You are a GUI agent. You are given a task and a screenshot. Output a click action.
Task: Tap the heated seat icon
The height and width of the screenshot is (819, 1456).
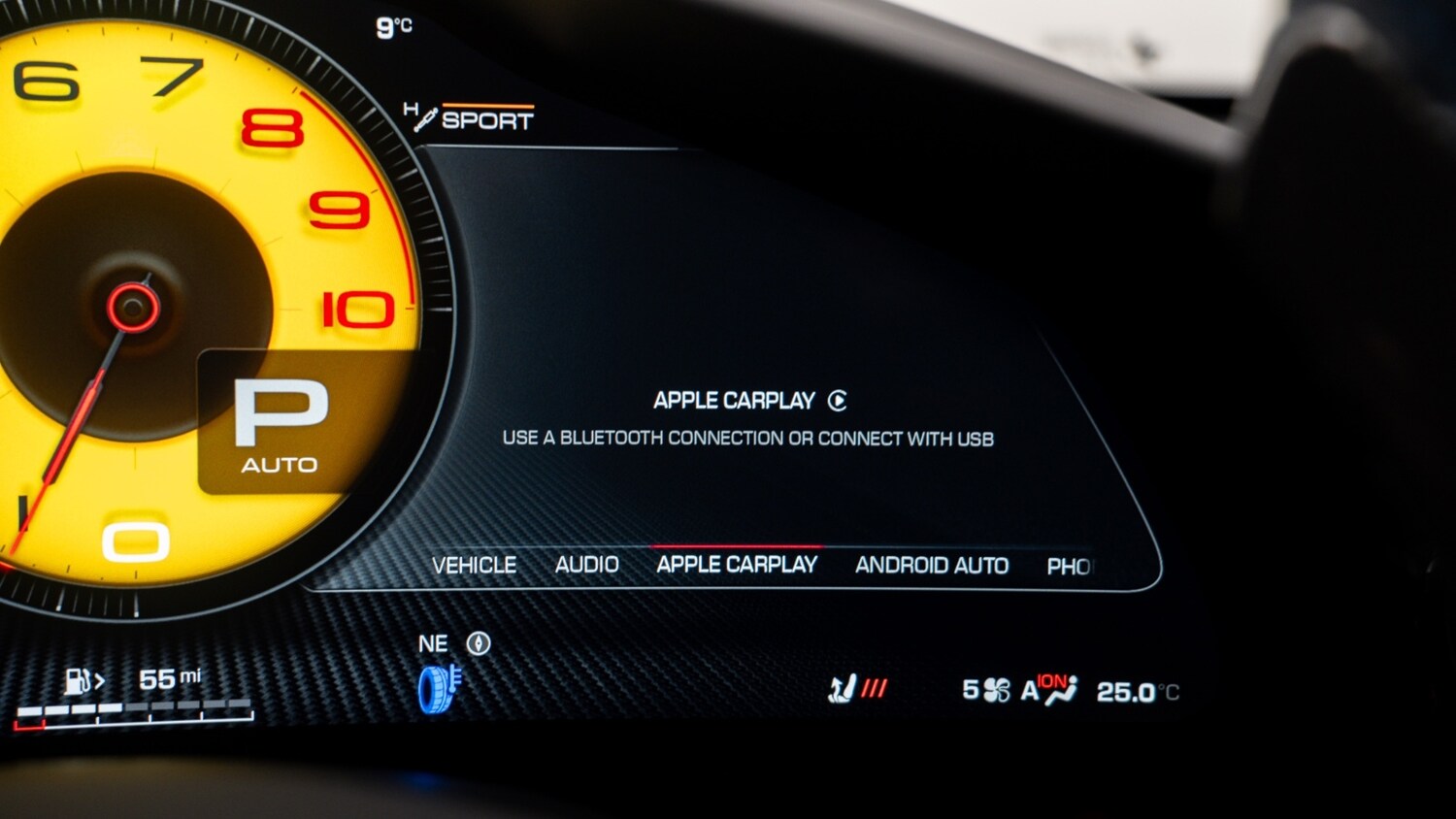[841, 687]
